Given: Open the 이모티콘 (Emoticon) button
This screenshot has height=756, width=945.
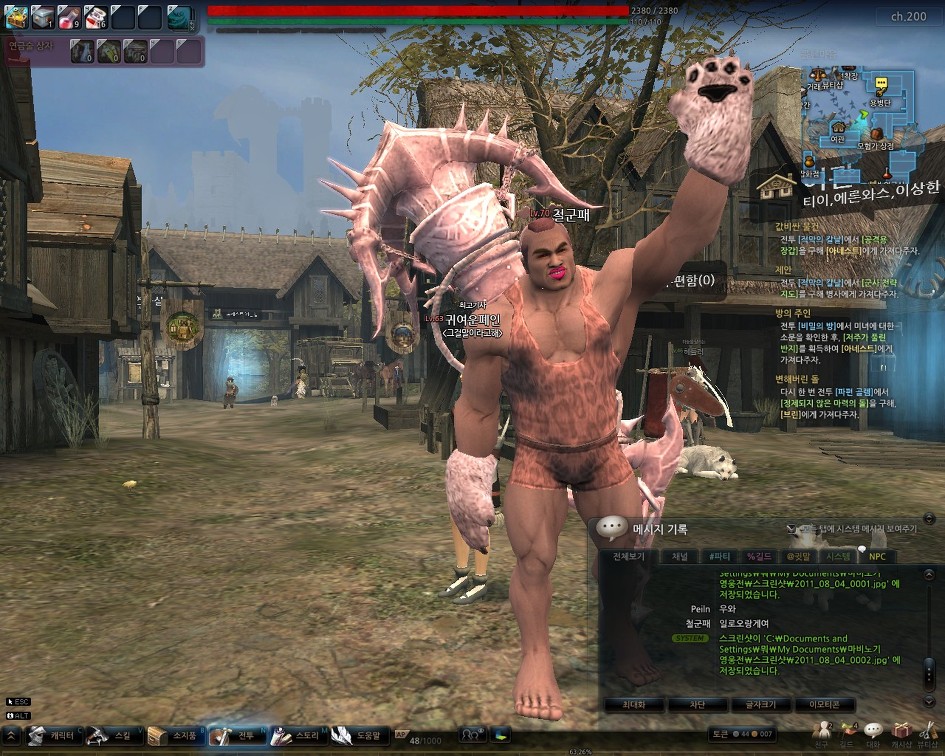Looking at the screenshot, I should point(824,705).
